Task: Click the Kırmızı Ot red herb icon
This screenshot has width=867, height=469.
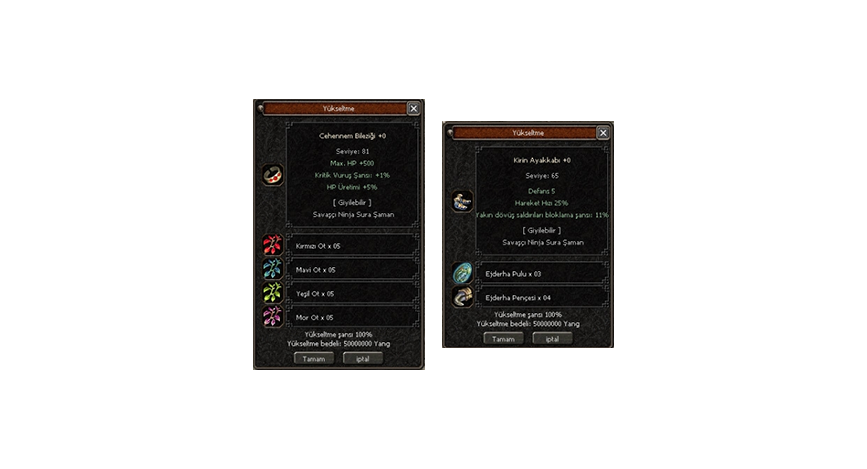Action: pos(272,245)
